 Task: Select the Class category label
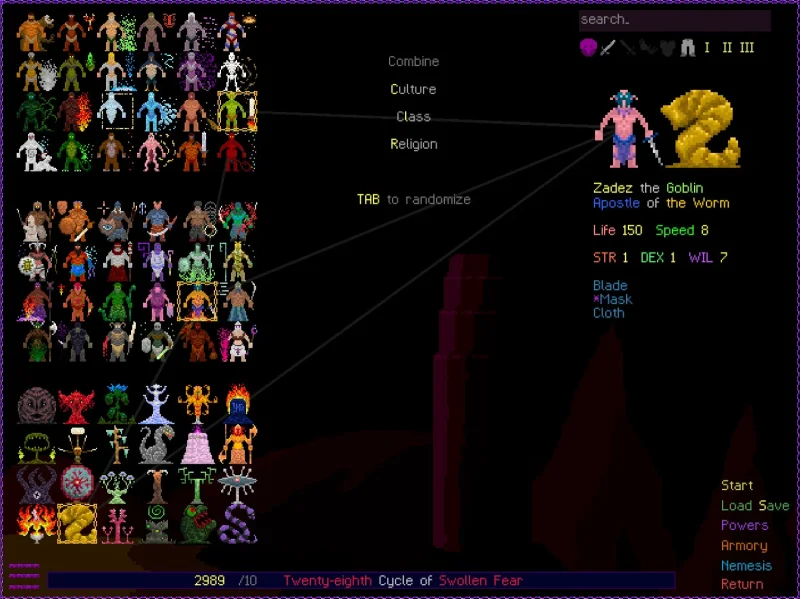pos(413,117)
